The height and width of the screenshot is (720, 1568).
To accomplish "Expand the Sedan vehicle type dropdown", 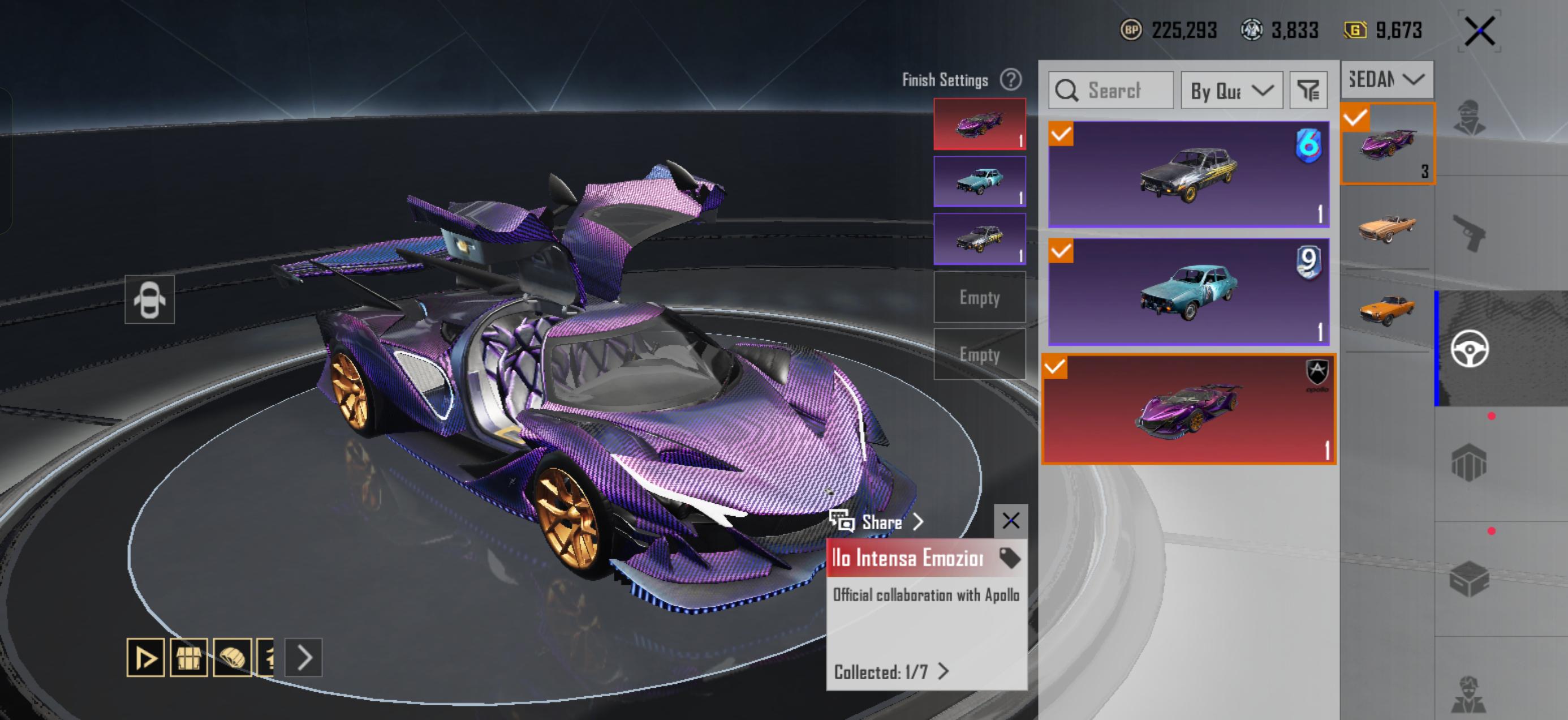I will tap(1386, 79).
